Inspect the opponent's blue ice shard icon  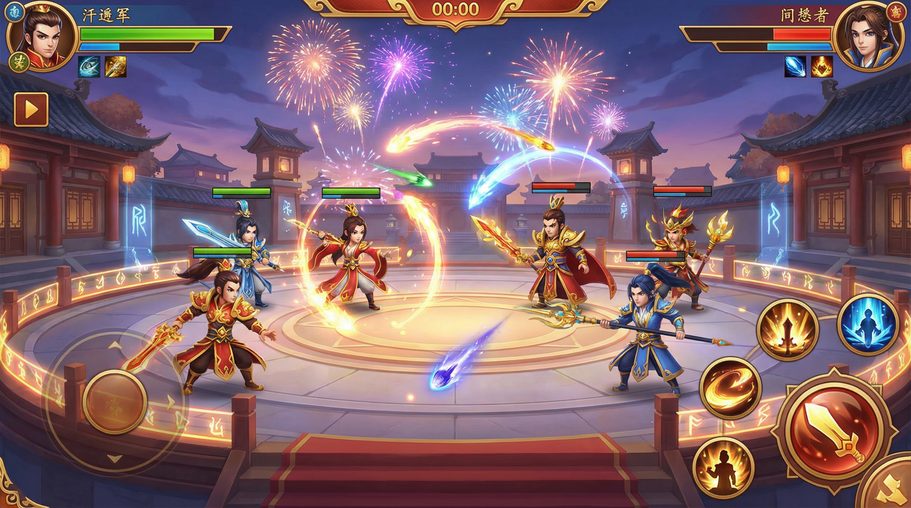click(x=795, y=66)
